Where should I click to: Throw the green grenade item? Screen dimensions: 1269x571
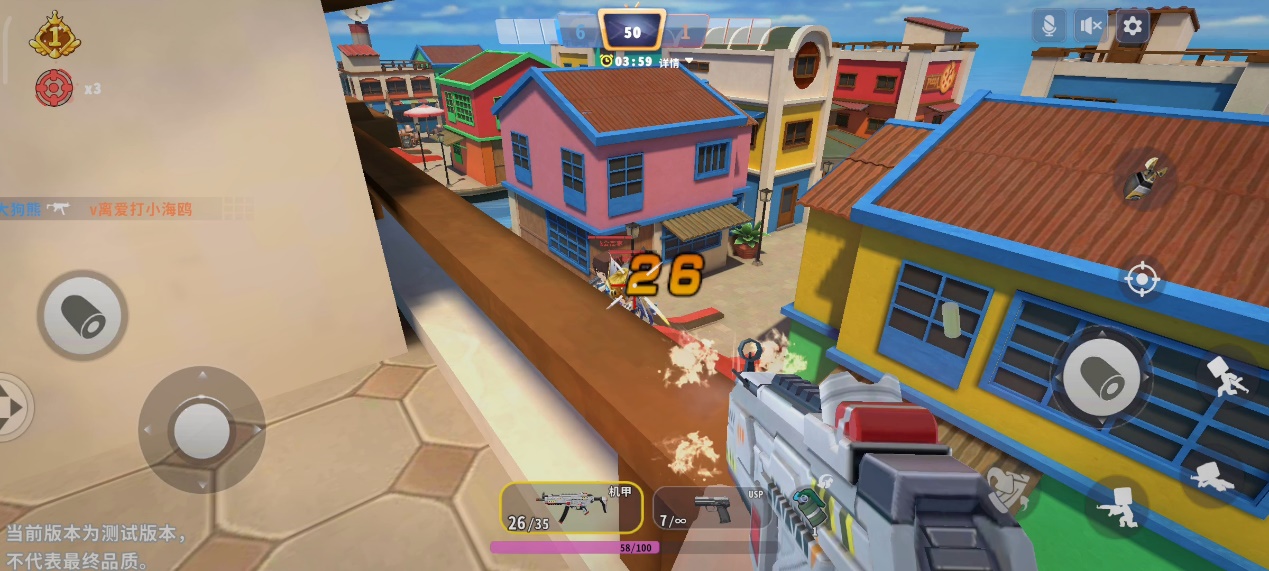[809, 503]
